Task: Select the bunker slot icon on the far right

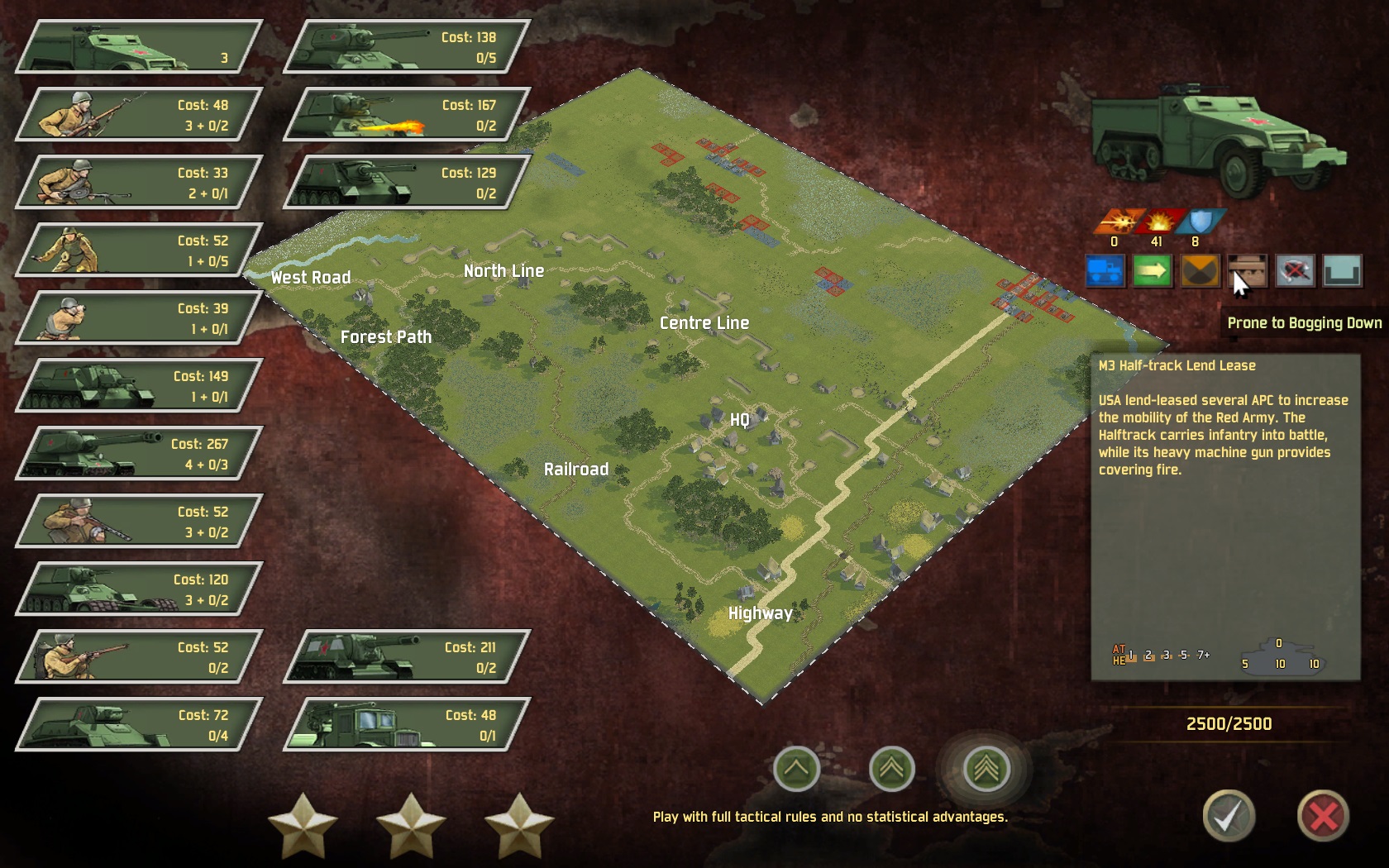Action: click(x=1344, y=271)
